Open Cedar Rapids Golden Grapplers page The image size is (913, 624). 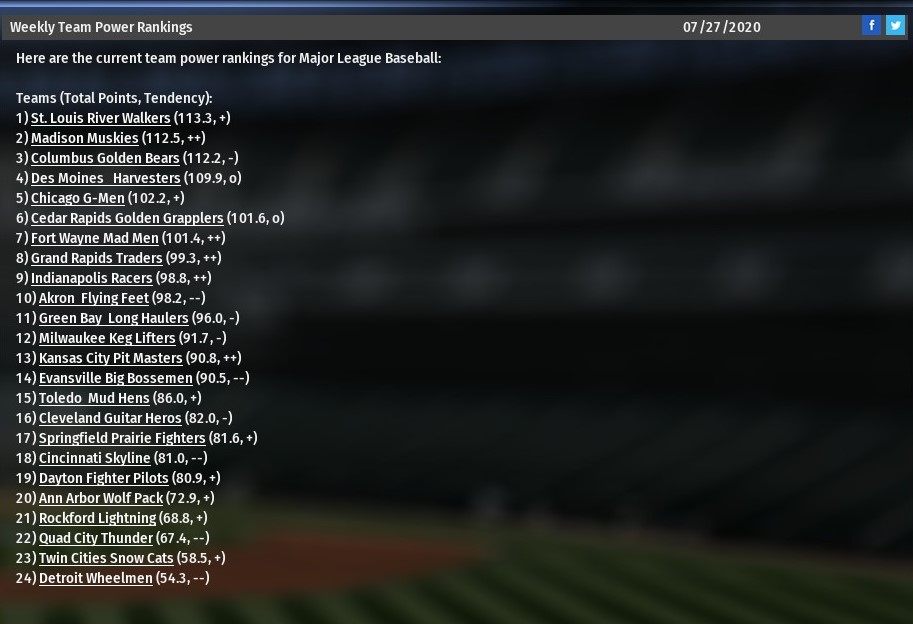pos(126,218)
